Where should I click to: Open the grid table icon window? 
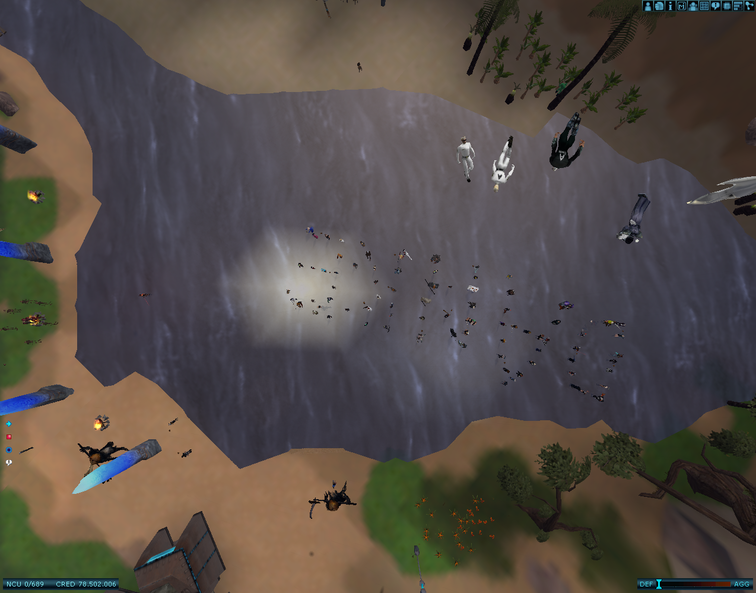tap(704, 6)
